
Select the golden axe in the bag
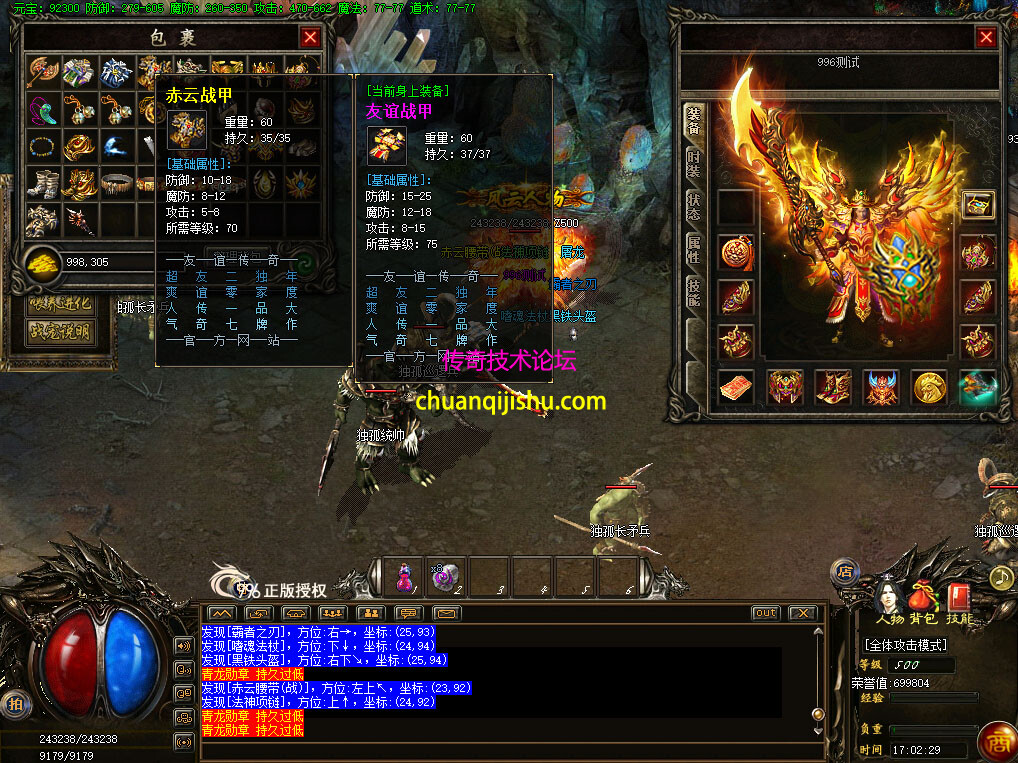[43, 72]
